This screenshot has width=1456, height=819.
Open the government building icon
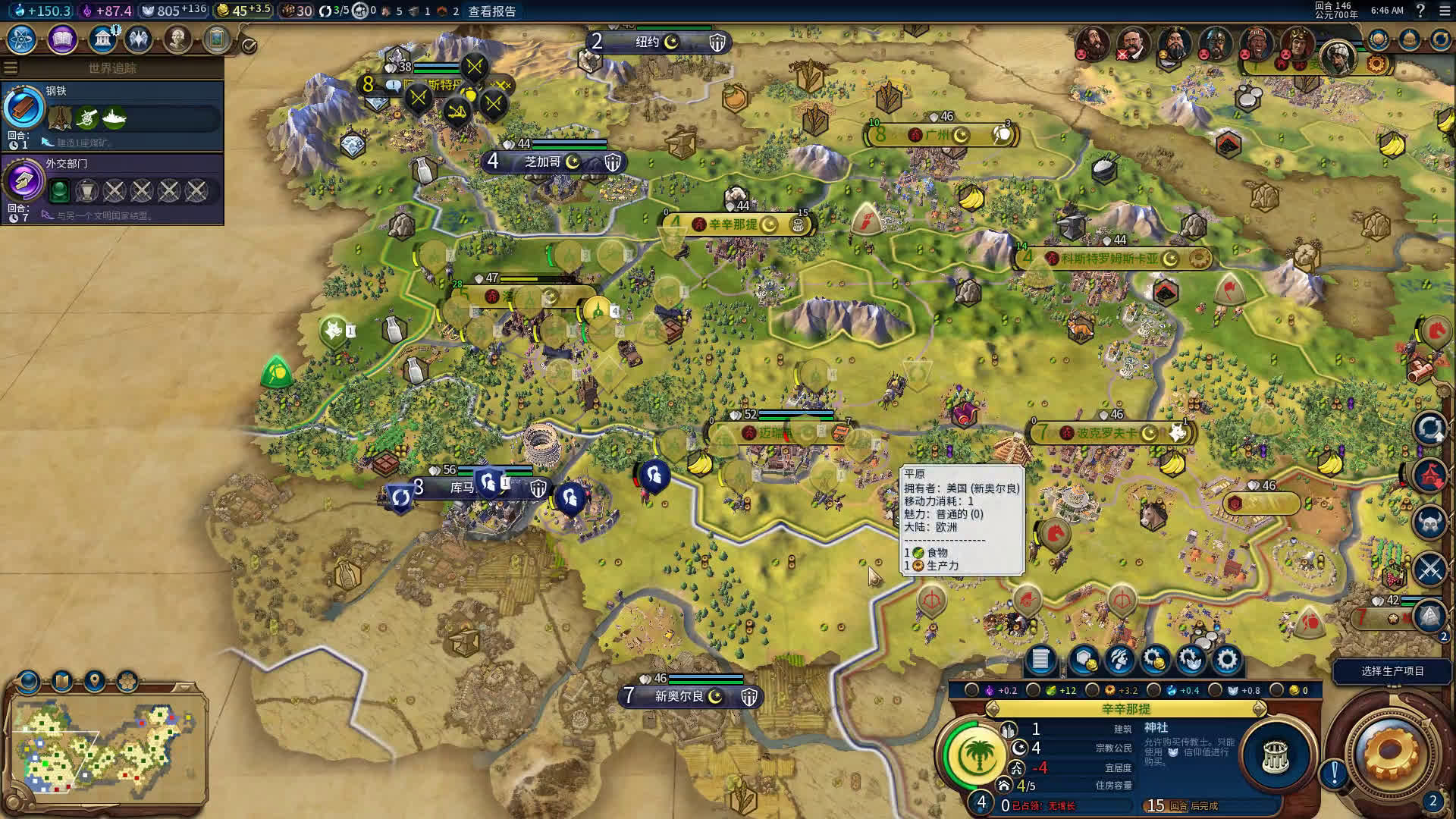tap(102, 39)
